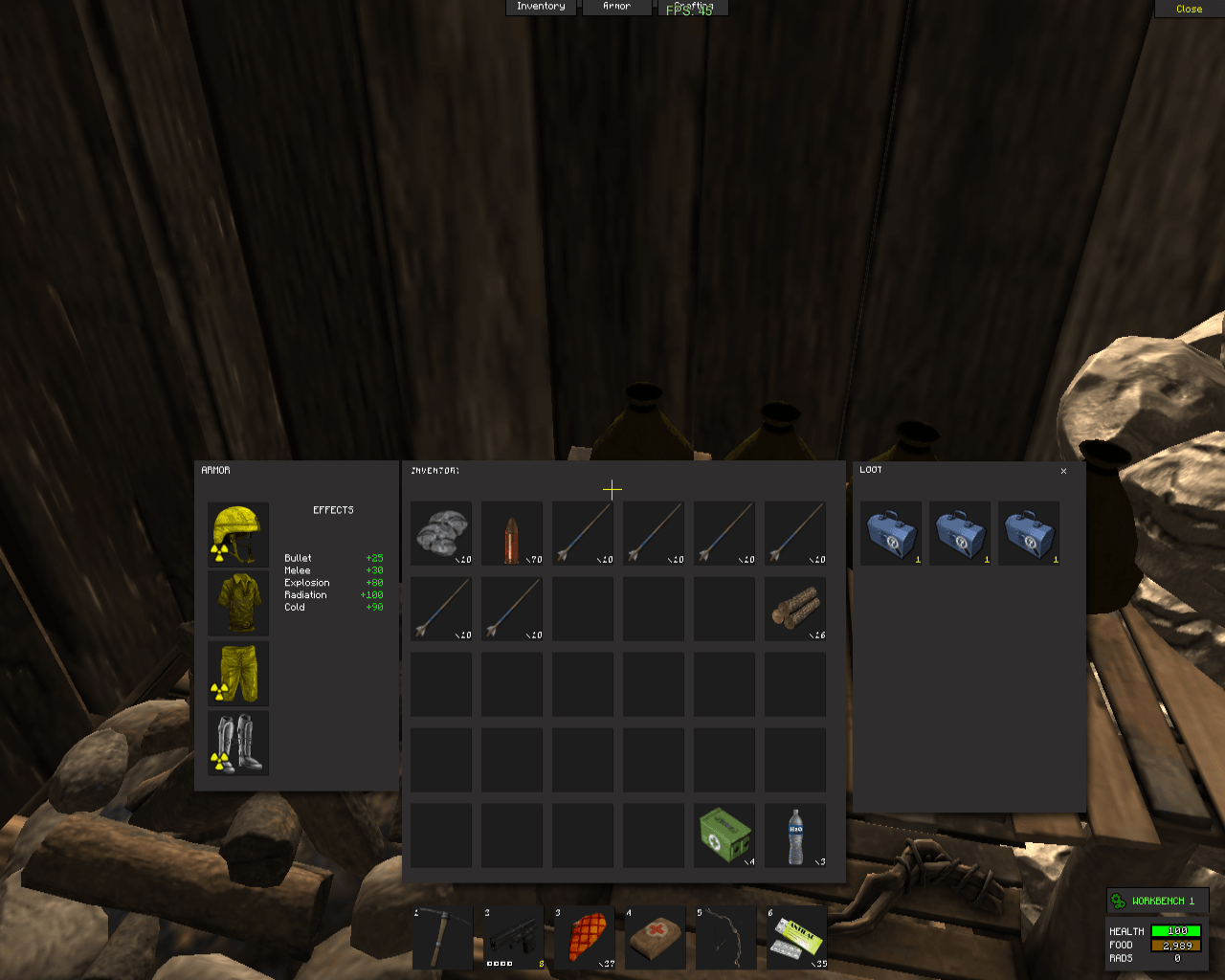Viewport: 1225px width, 980px height.
Task: Select the yellow radiation pants slot
Action: click(x=238, y=673)
